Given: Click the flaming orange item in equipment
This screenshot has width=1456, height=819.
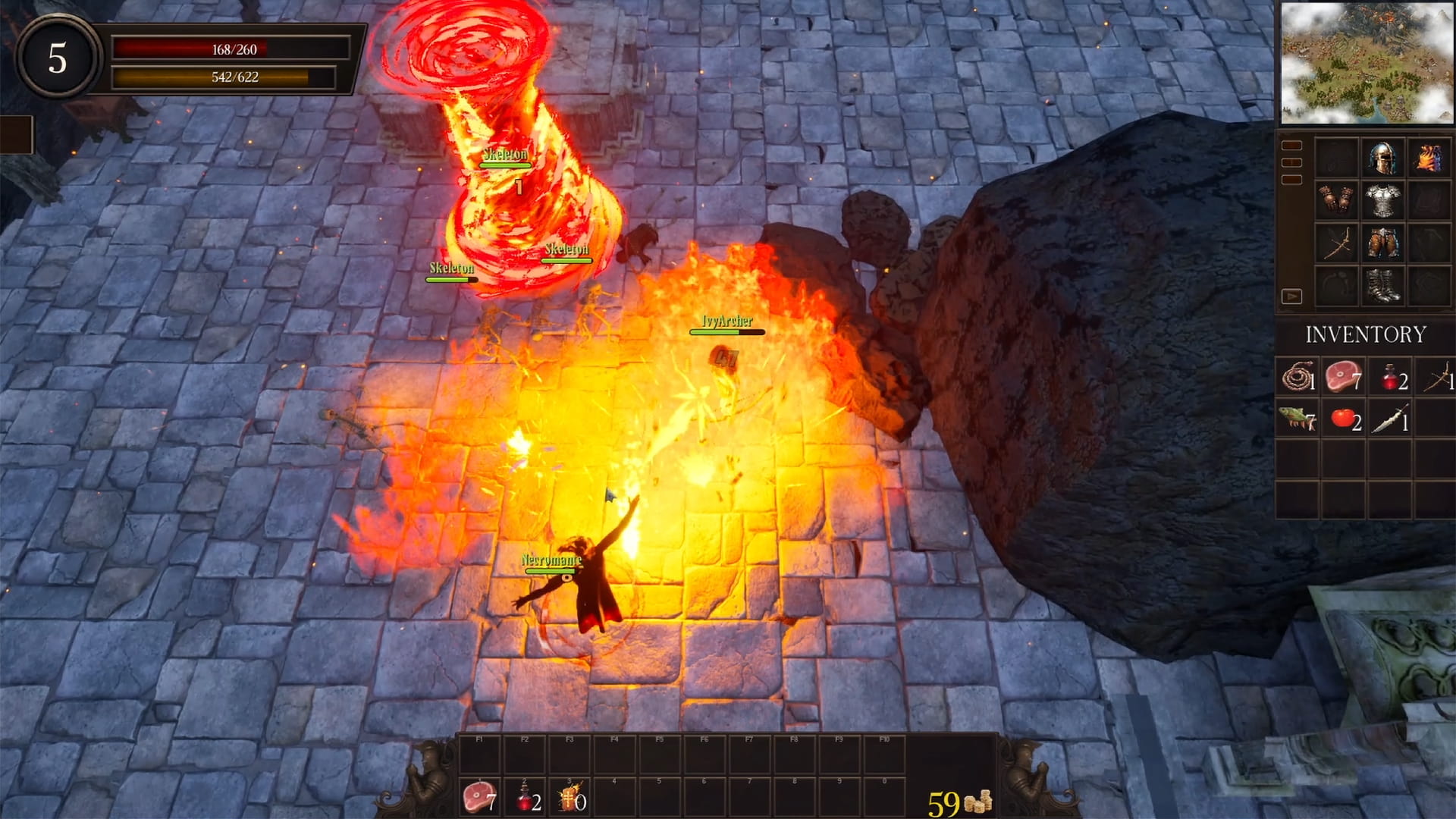Looking at the screenshot, I should (1429, 158).
